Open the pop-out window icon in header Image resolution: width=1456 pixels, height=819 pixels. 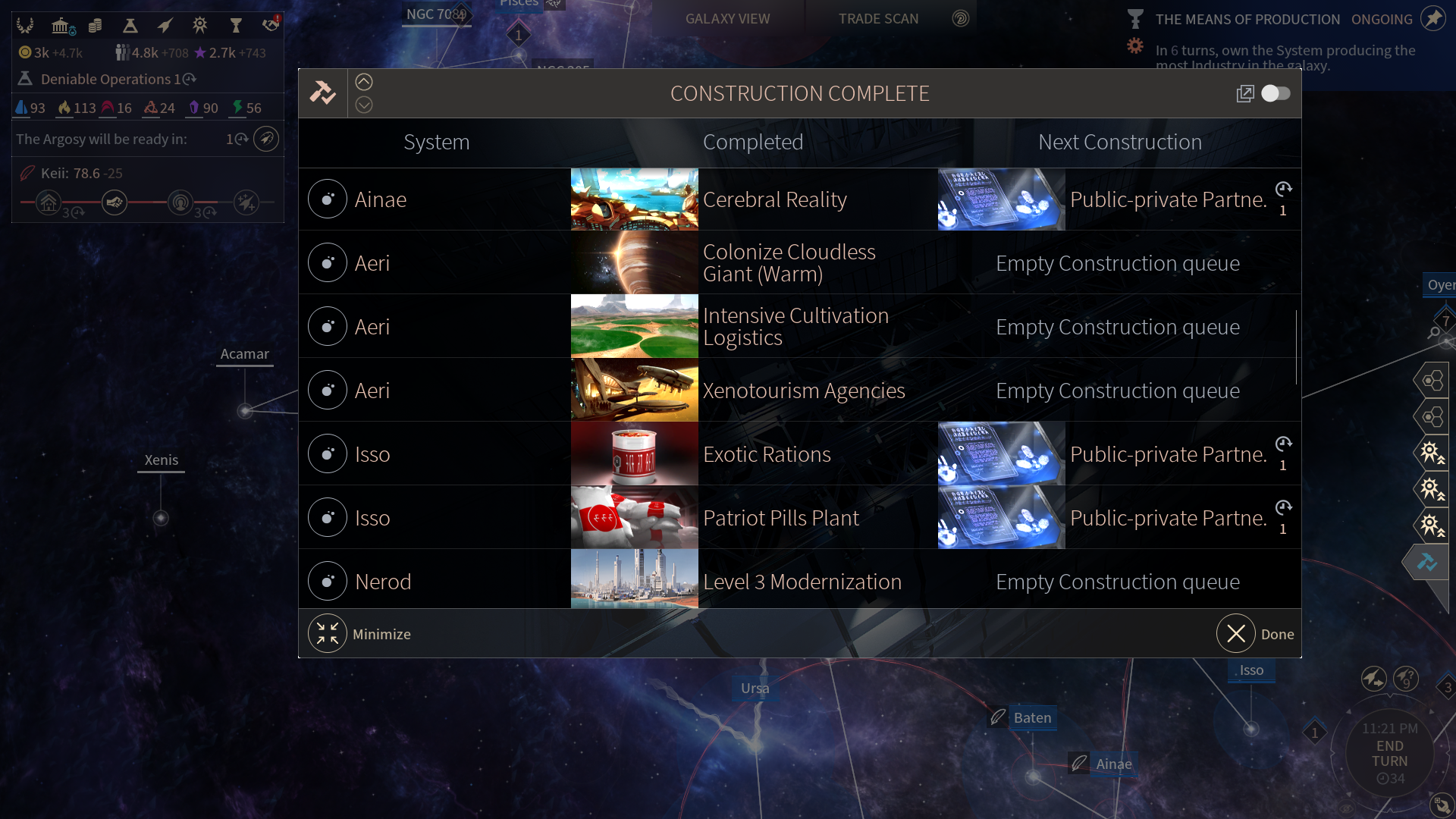[1244, 93]
